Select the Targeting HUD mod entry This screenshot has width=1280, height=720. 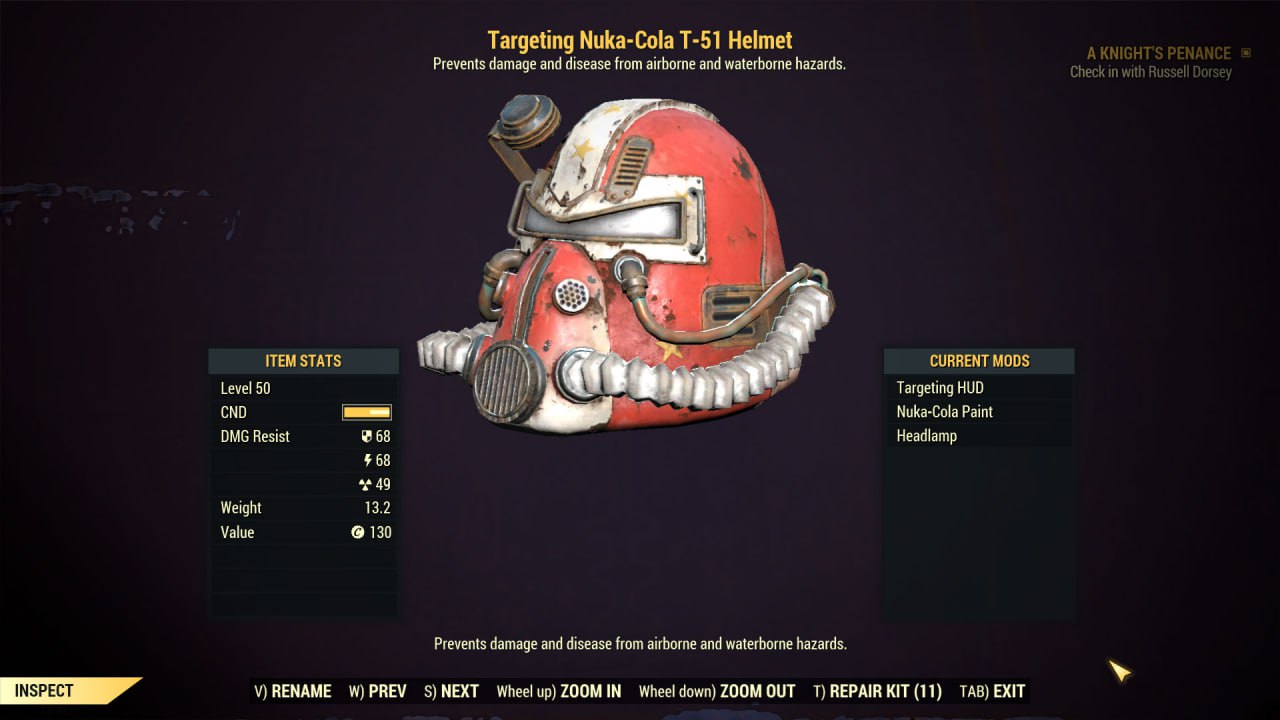point(940,388)
